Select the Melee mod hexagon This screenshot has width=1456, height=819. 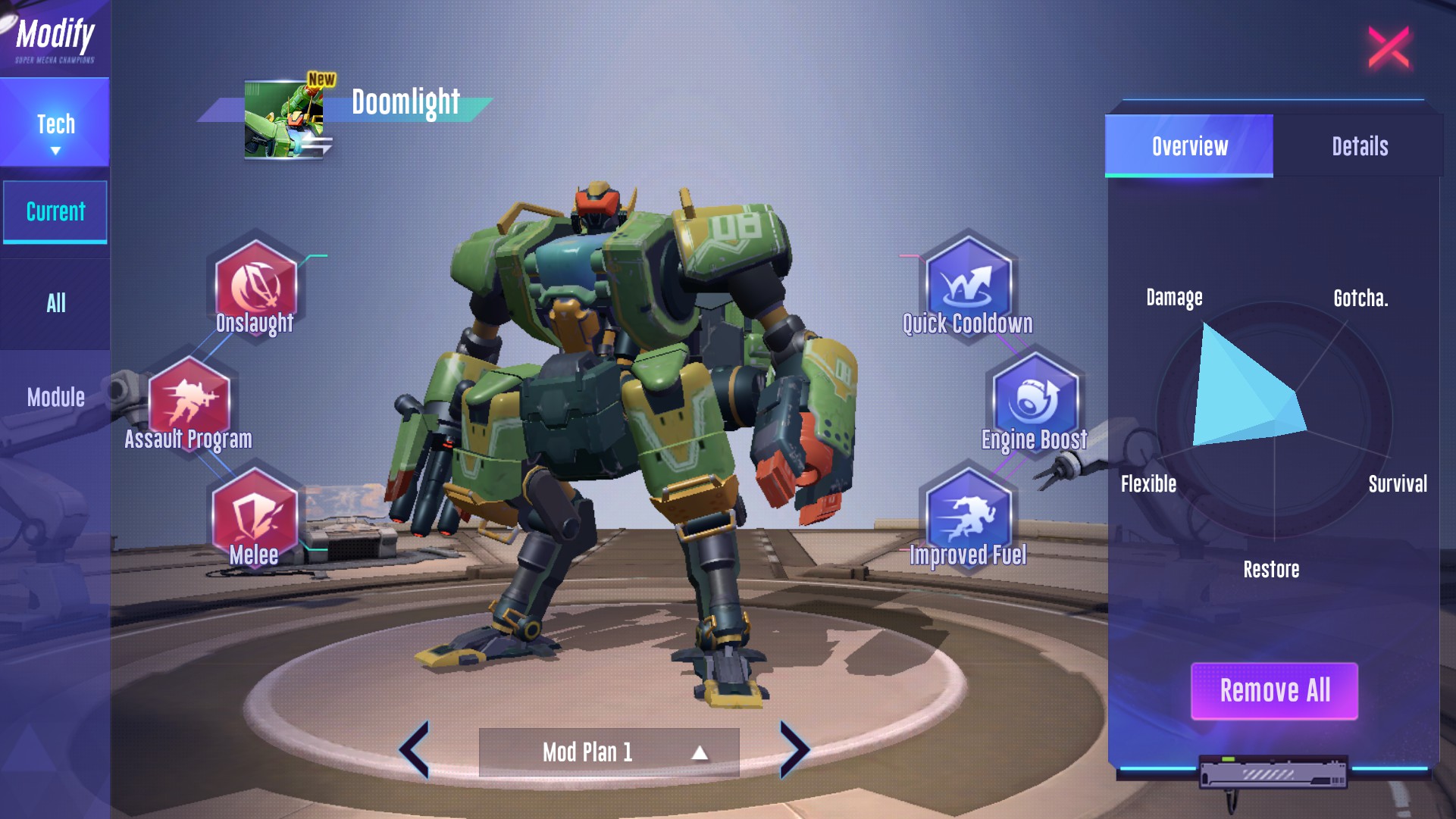point(254,514)
